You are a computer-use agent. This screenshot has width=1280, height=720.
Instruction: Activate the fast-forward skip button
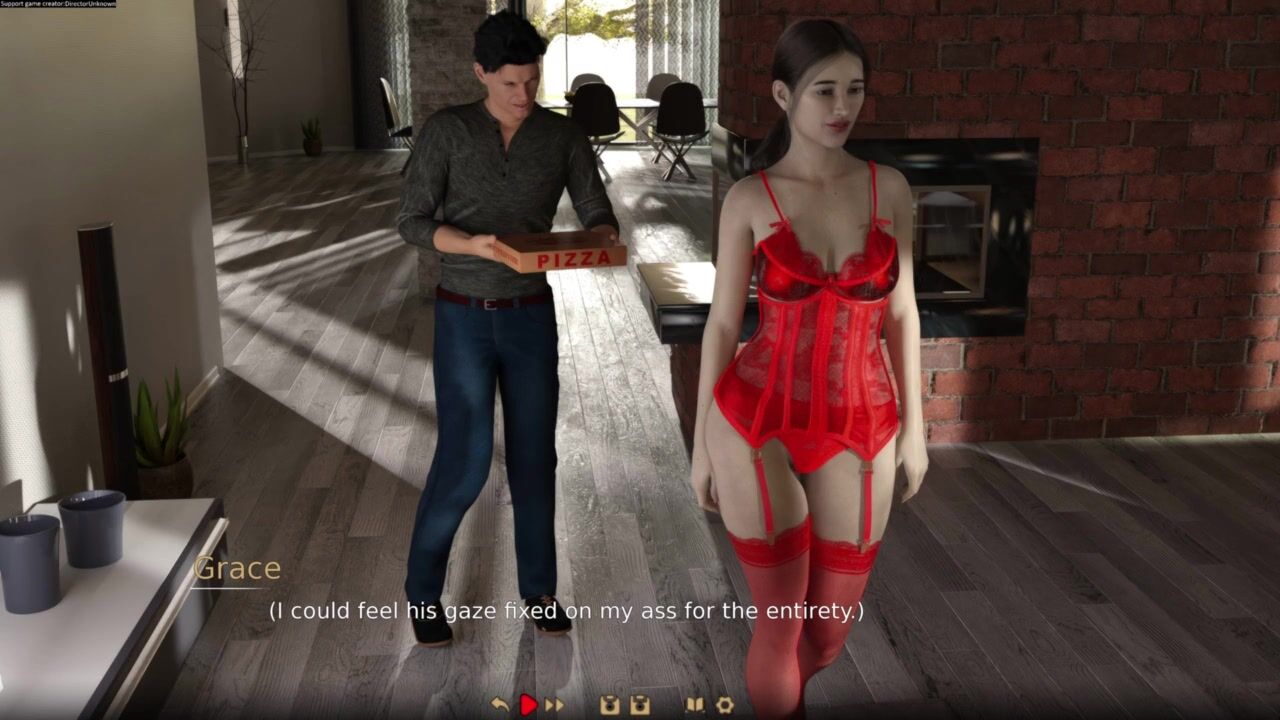[x=554, y=705]
